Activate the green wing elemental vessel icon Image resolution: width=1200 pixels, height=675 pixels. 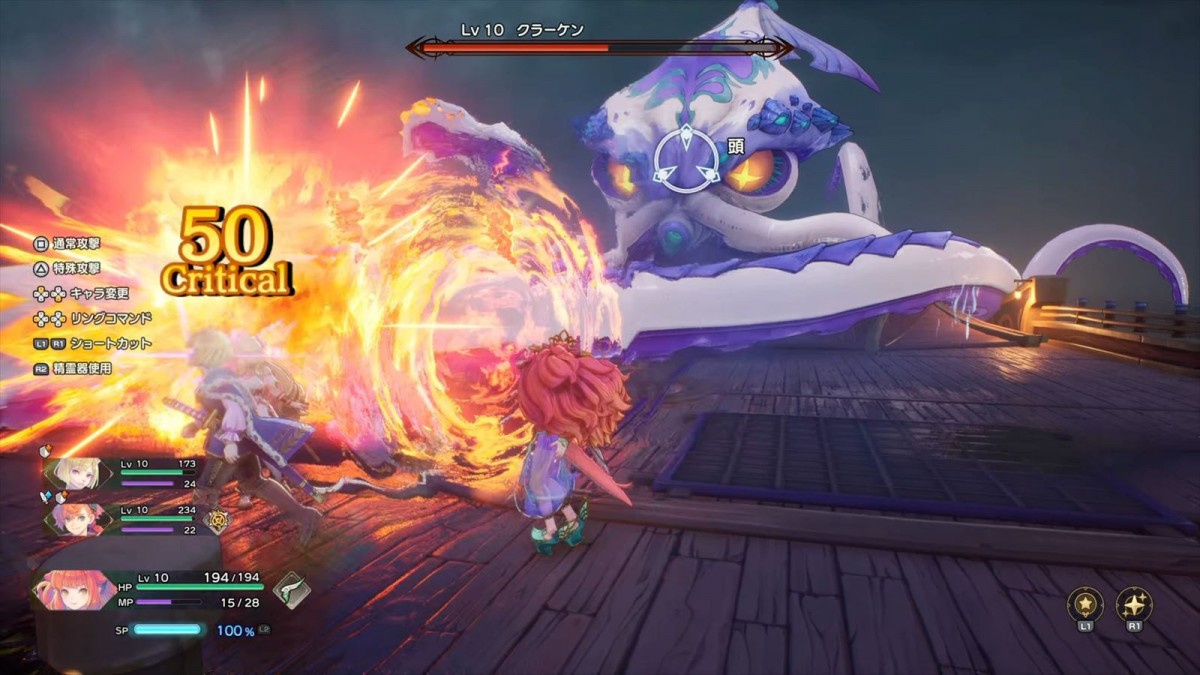pos(291,590)
